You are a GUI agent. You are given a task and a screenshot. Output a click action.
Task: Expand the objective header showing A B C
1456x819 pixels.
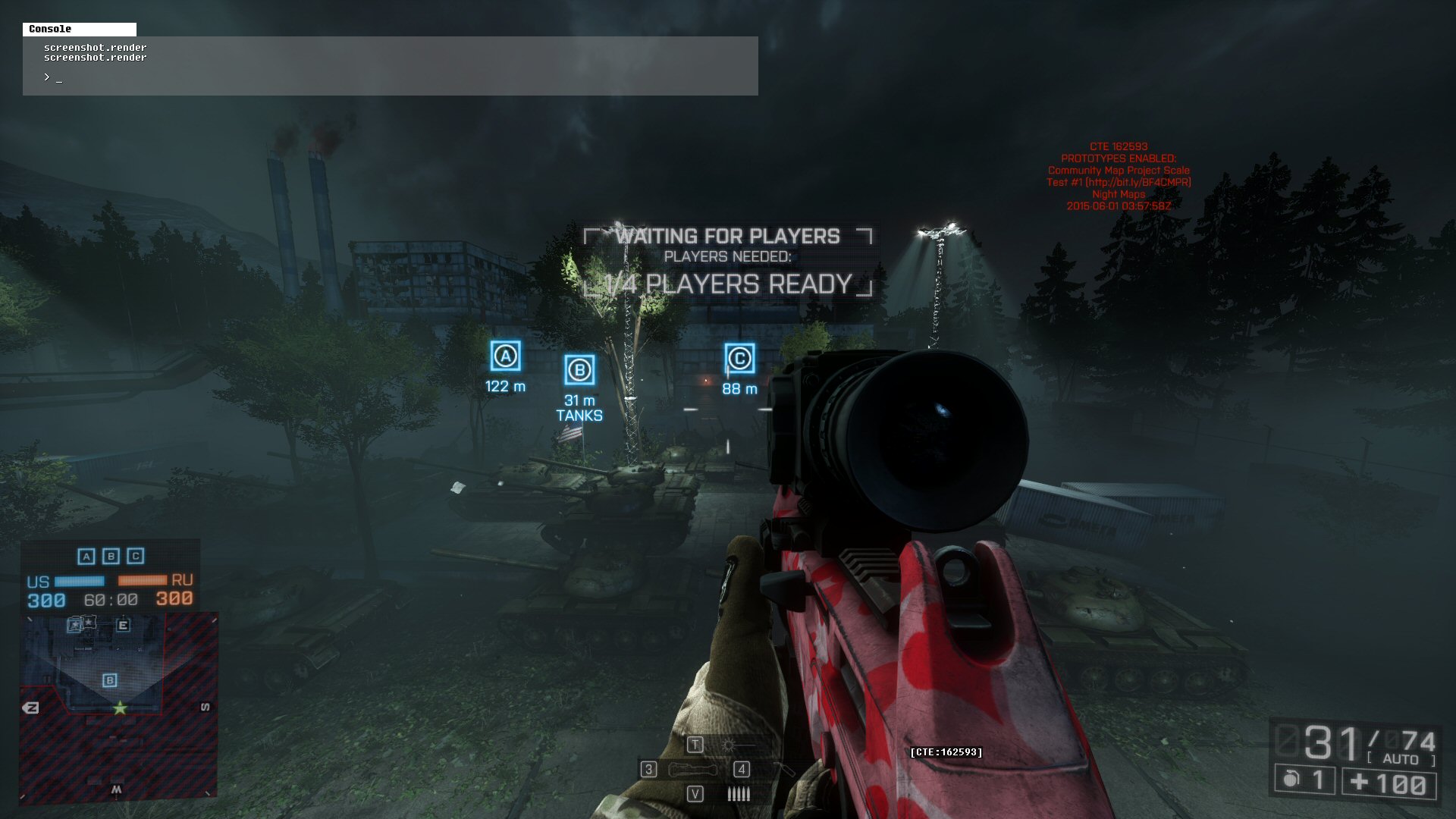pyautogui.click(x=112, y=556)
